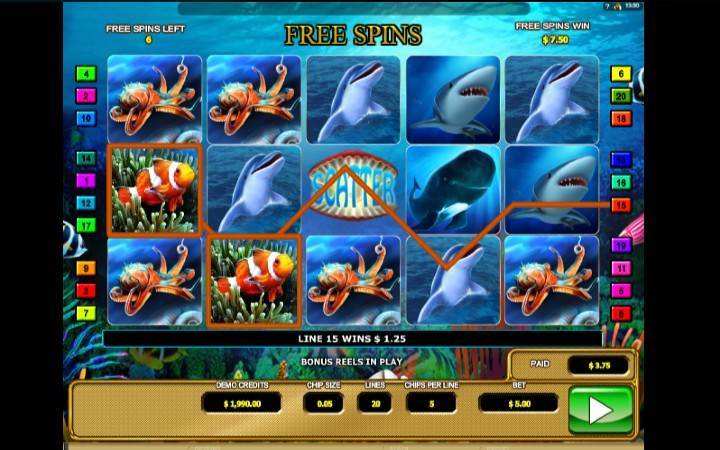The image size is (720, 450).
Task: Highlight payline 7 marker
Action: (86, 313)
